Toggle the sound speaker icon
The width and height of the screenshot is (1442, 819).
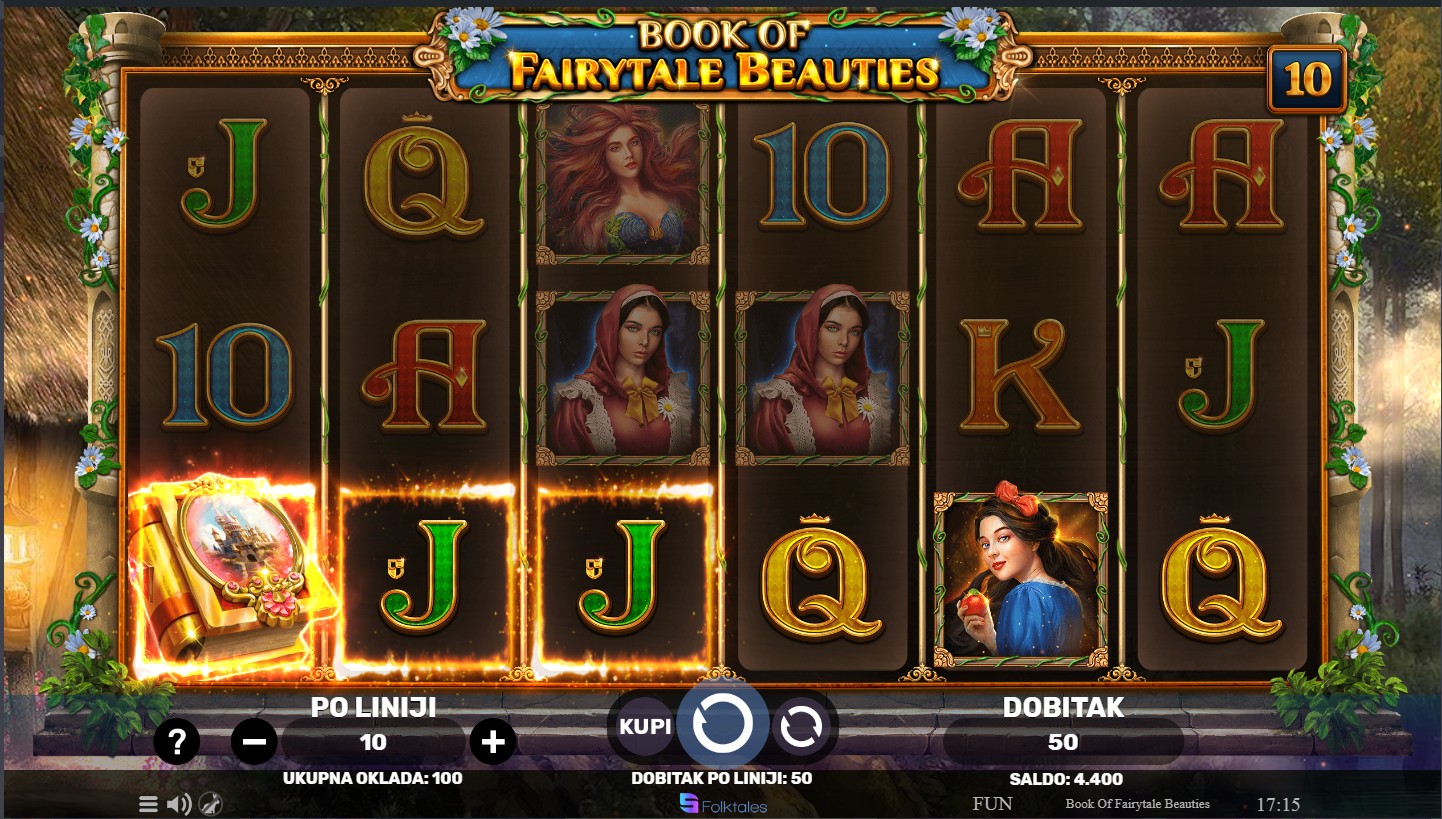click(179, 804)
